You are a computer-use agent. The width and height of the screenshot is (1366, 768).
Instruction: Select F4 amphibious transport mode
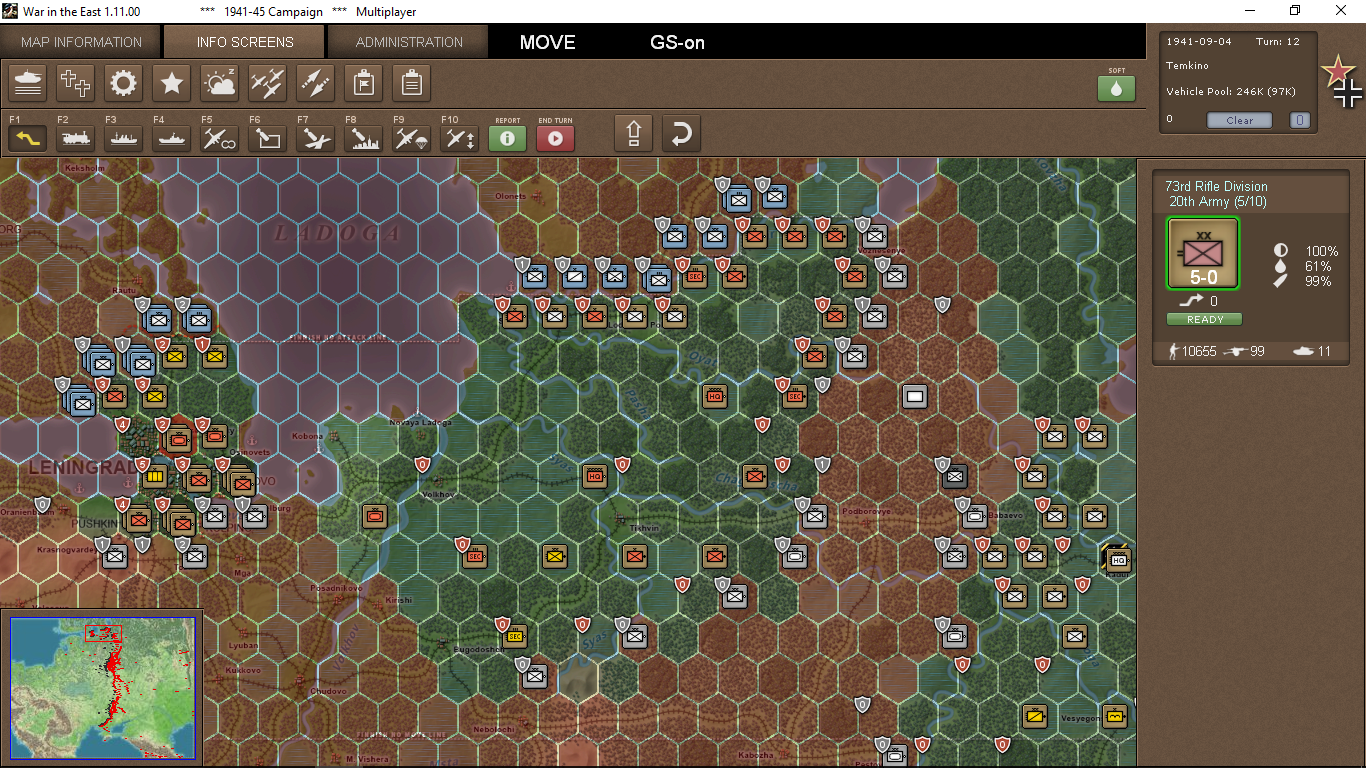tap(171, 138)
